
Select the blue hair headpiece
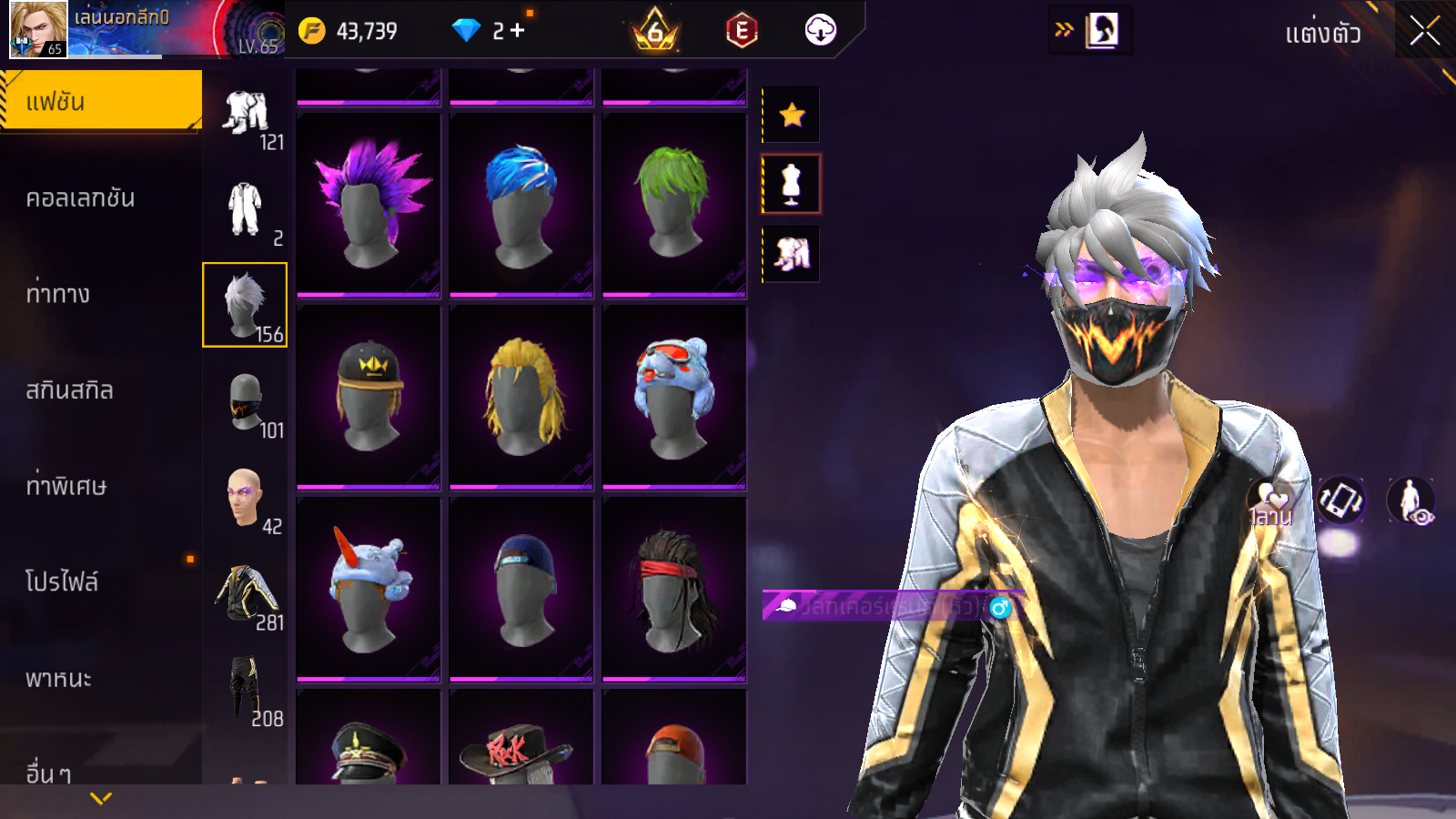521,205
